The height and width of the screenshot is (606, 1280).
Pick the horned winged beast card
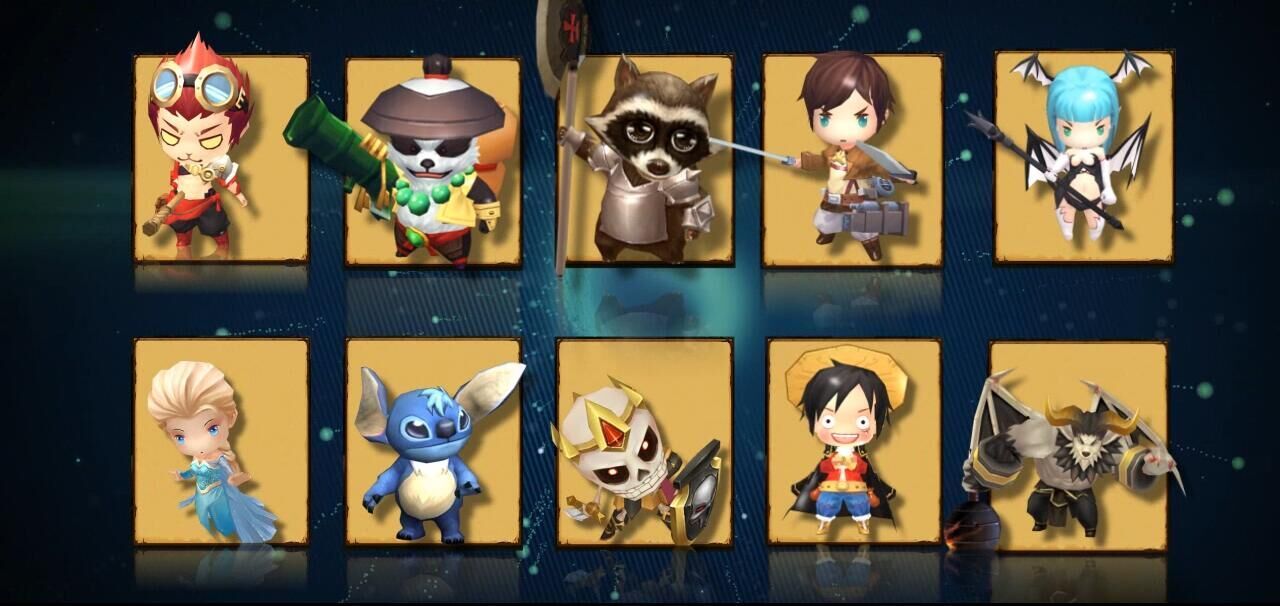point(1078,445)
